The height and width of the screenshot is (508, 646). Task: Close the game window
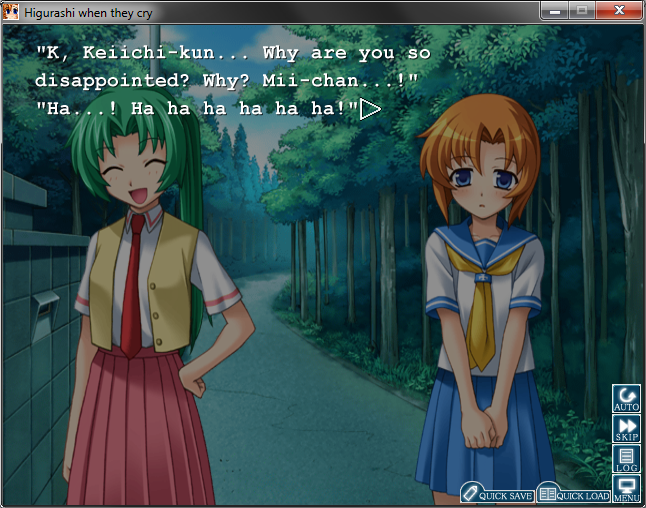619,10
